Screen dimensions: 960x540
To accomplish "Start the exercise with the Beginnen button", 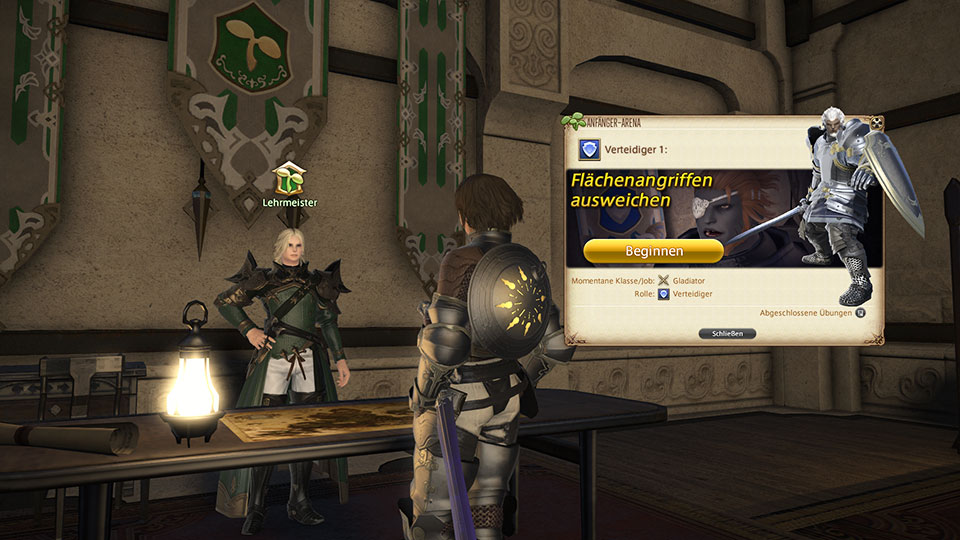I will [653, 251].
